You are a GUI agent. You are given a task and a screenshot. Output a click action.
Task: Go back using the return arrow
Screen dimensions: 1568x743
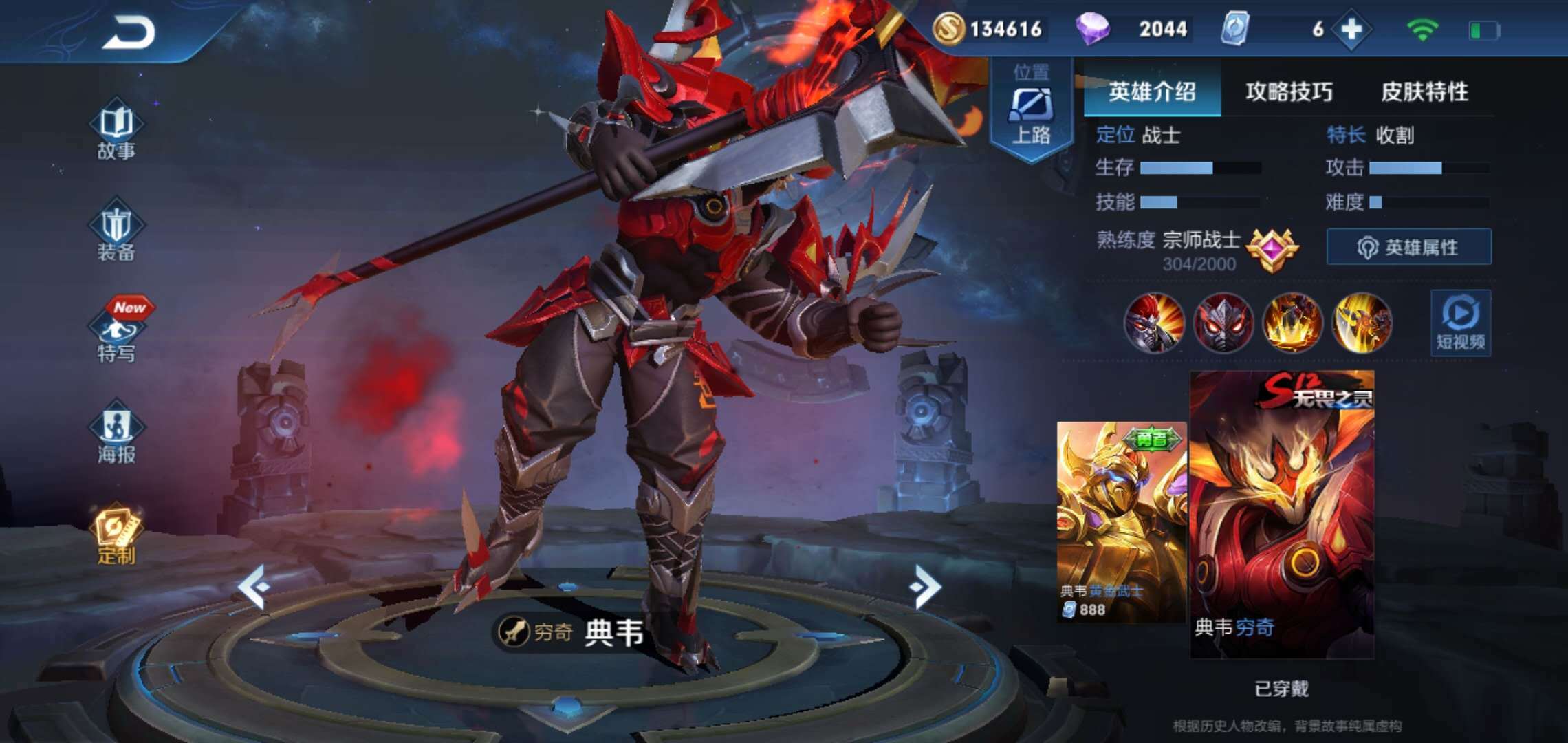(x=129, y=32)
